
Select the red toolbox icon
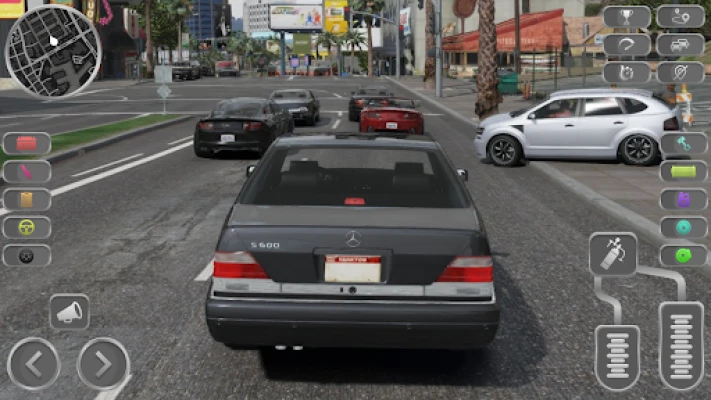(x=27, y=144)
